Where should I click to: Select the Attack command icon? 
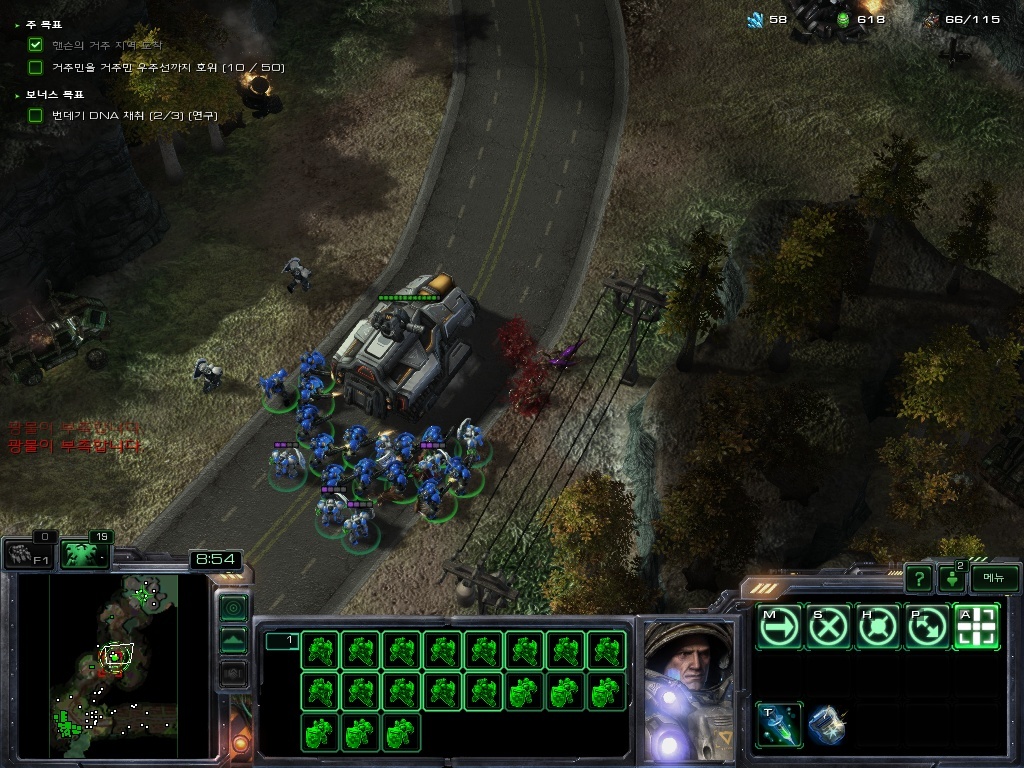[976, 627]
